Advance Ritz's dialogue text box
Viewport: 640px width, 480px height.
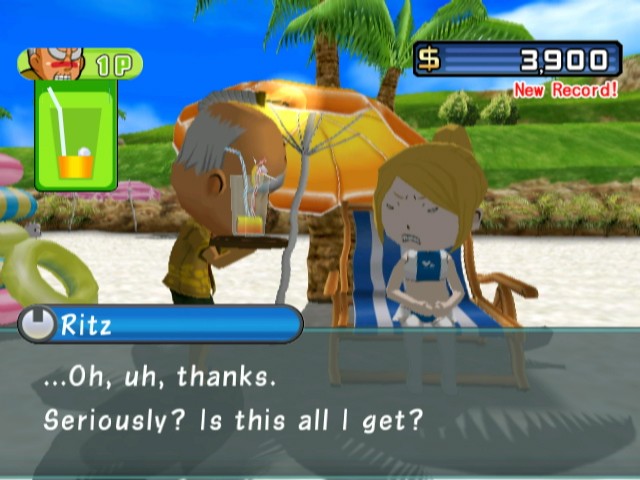320,400
